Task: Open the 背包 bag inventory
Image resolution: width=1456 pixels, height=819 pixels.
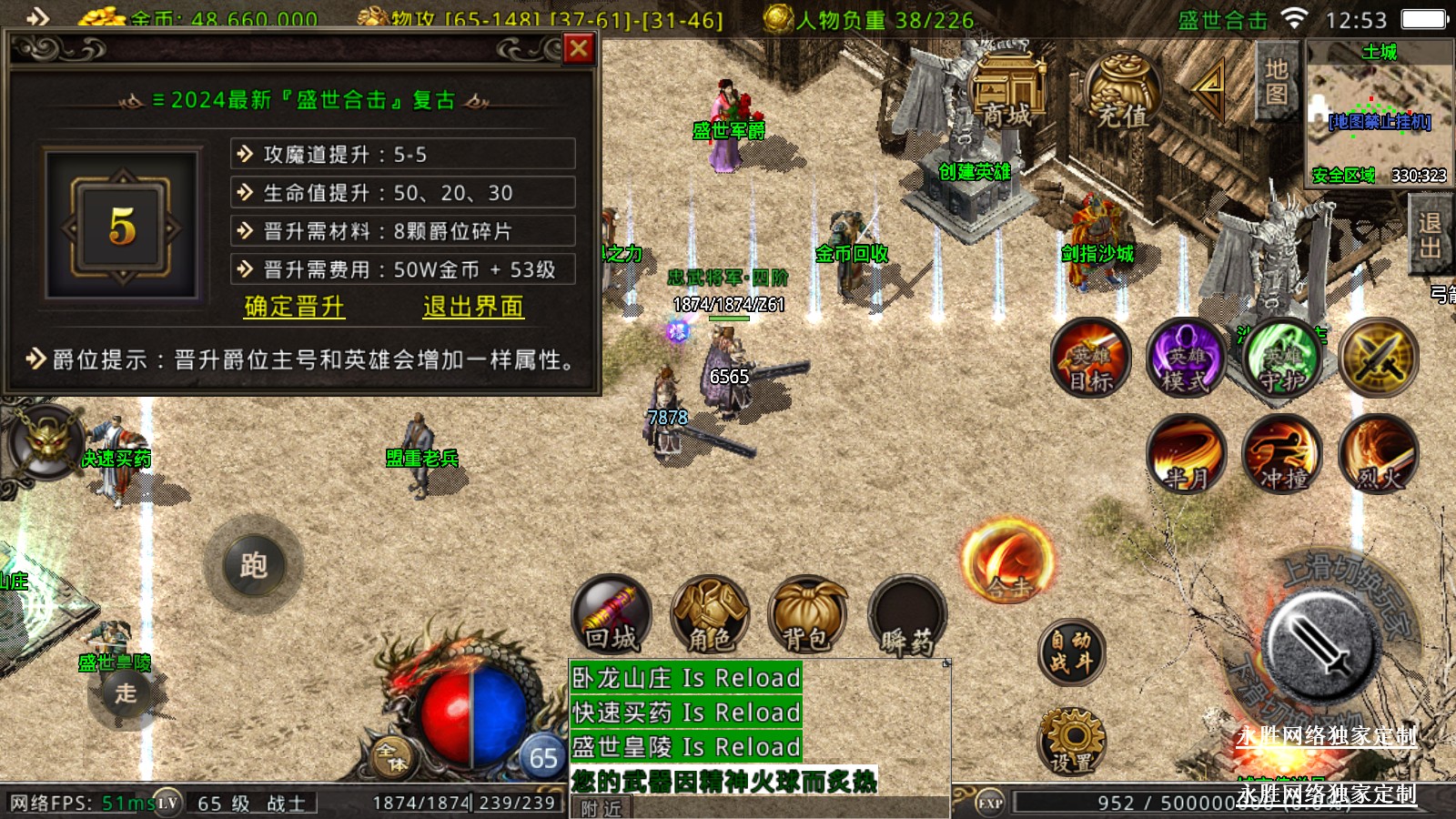Action: click(807, 615)
